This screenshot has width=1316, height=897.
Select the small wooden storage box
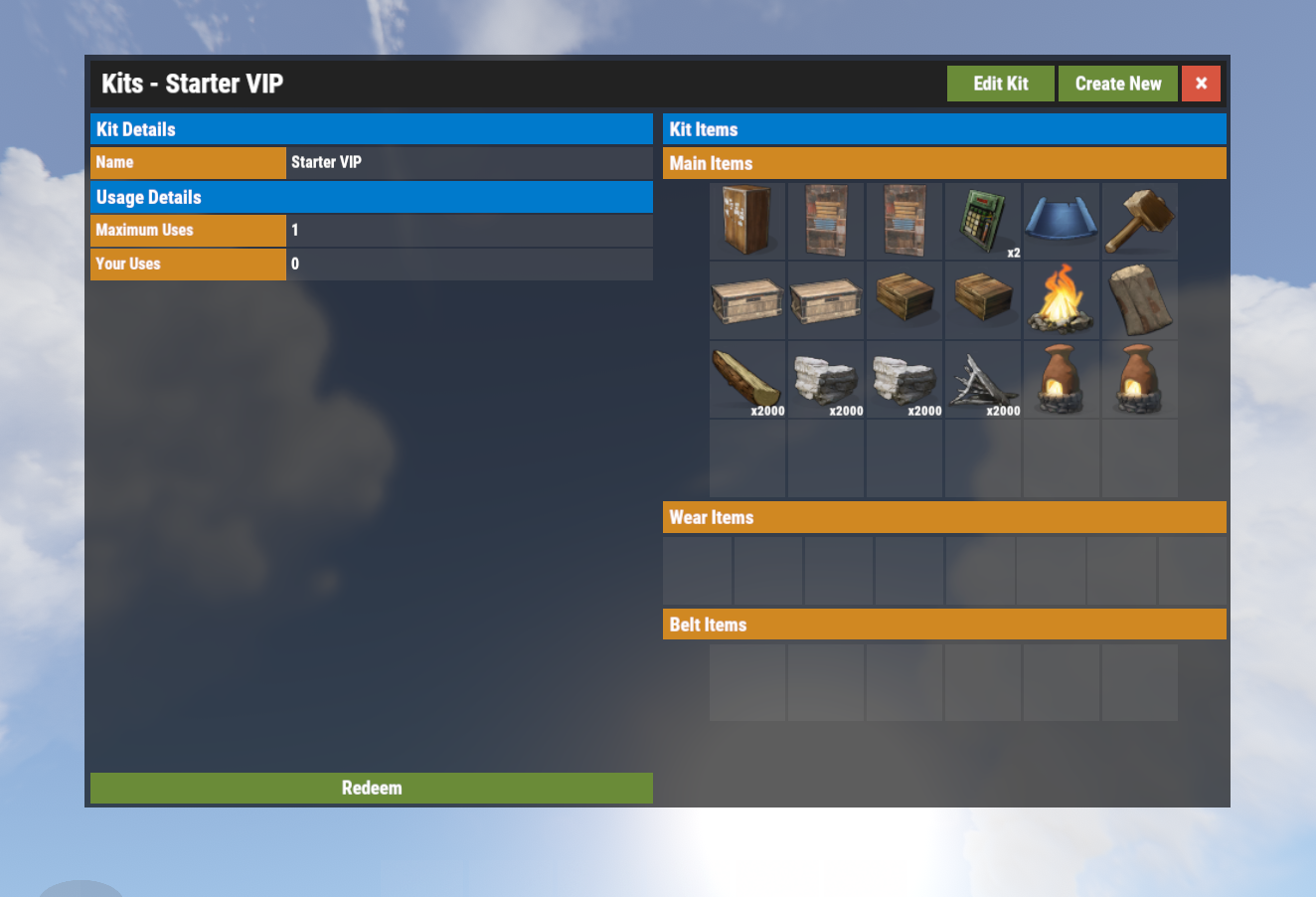(x=905, y=299)
